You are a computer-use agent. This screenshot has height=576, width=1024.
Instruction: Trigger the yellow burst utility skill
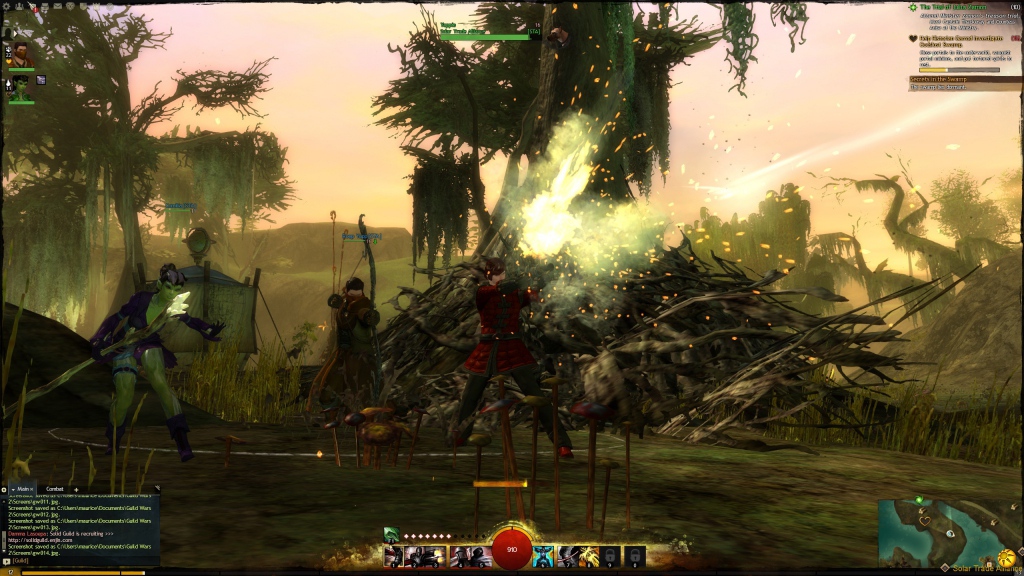click(588, 556)
